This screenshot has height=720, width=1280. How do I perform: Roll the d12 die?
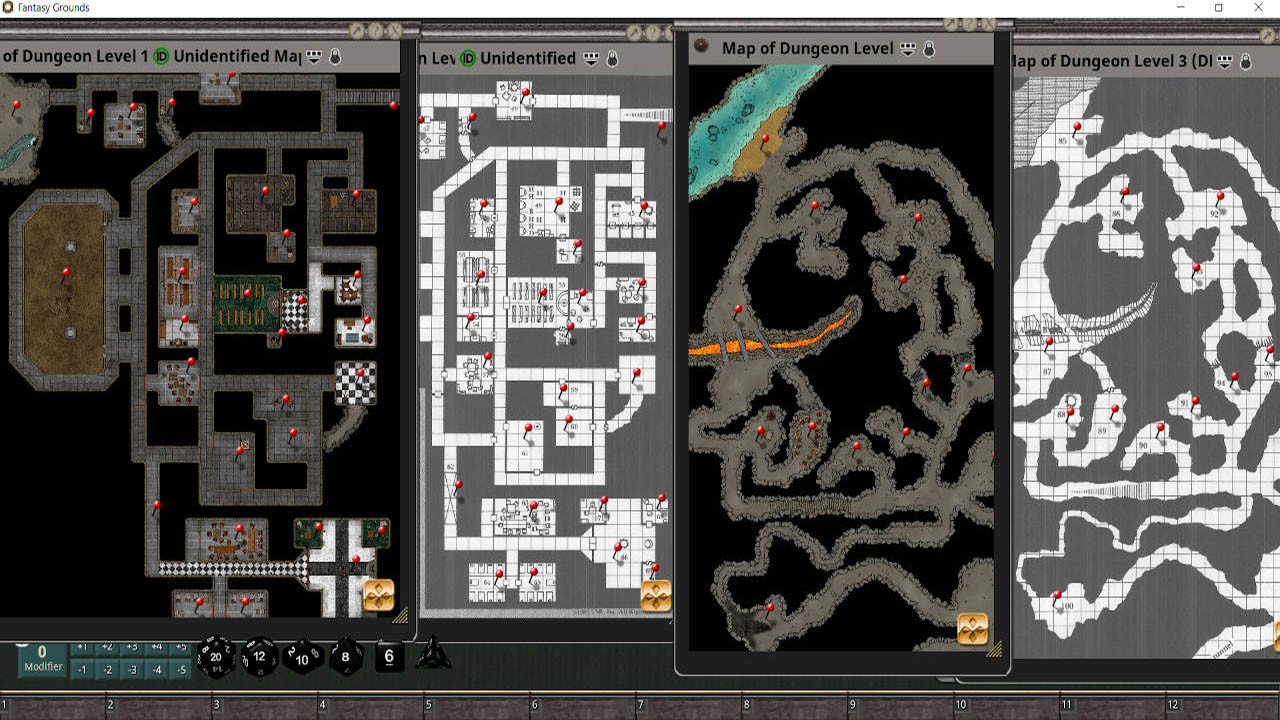pos(257,655)
